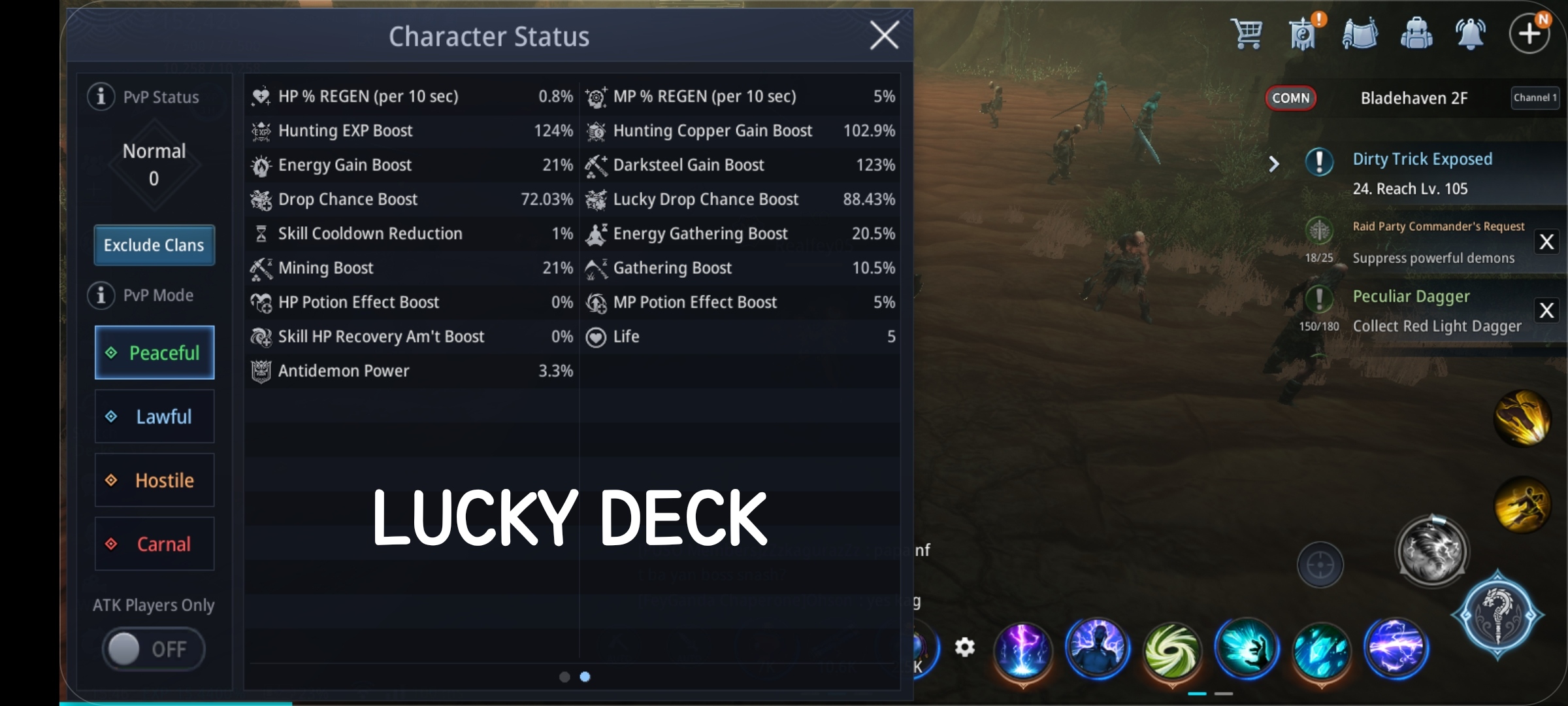Select the Lawful PvP mode

click(154, 416)
